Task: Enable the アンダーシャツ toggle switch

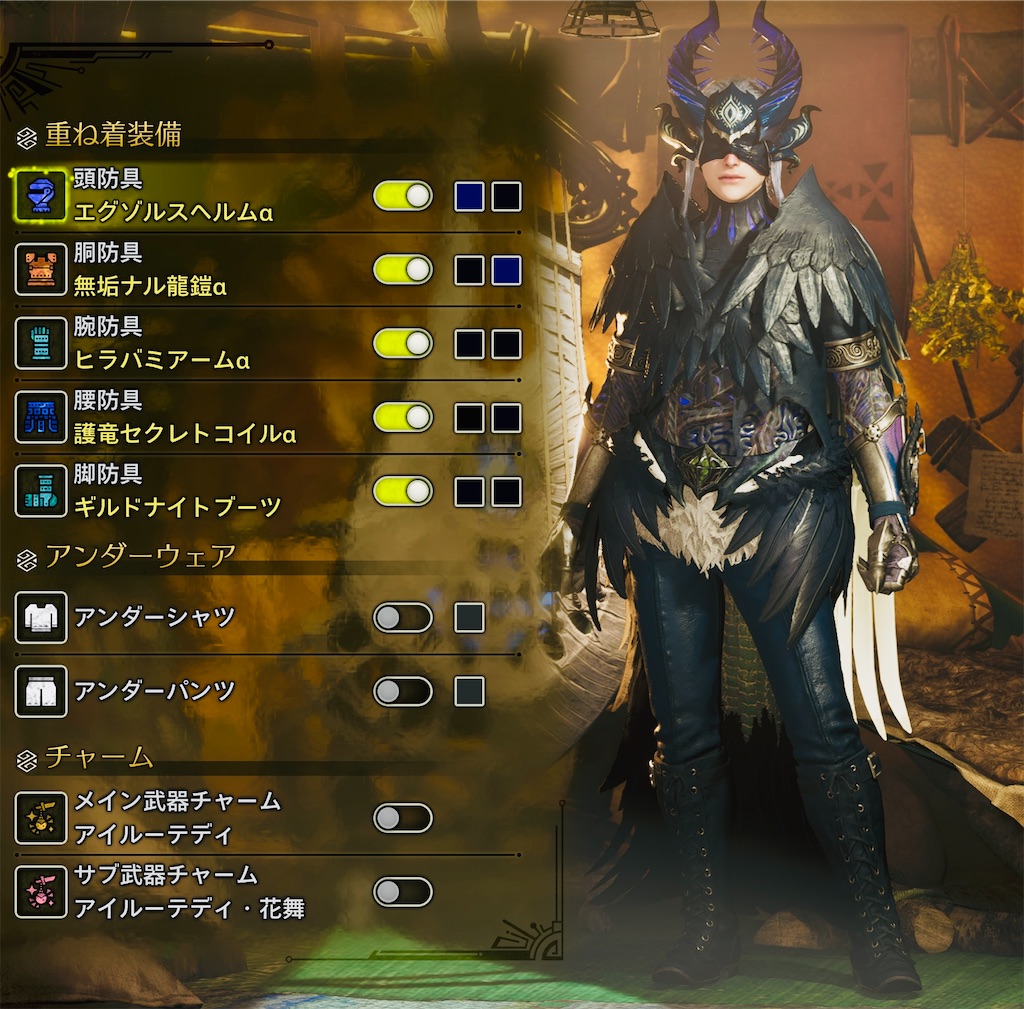Action: (402, 618)
